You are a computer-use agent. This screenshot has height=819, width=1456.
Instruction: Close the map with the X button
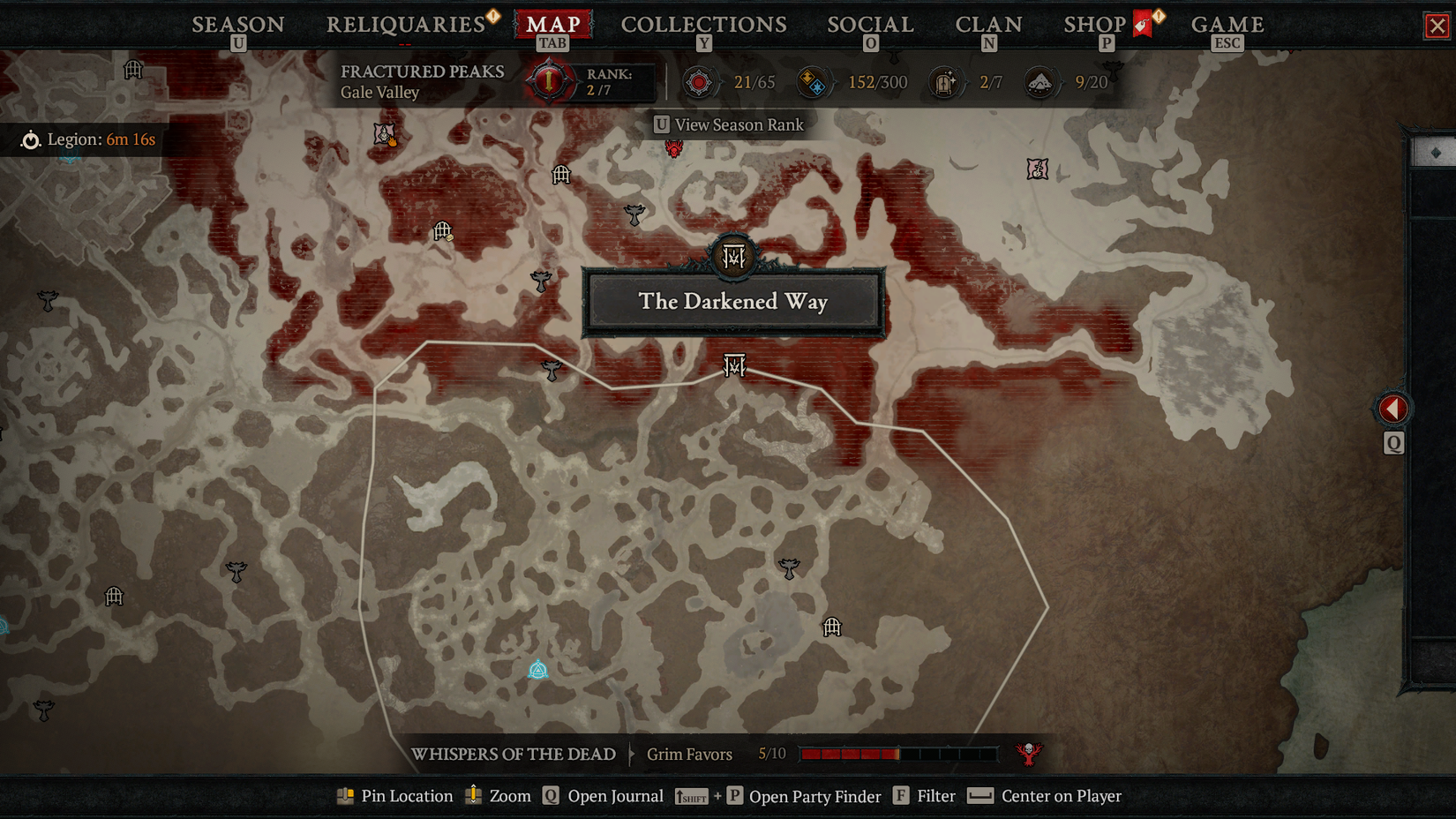point(1437,23)
